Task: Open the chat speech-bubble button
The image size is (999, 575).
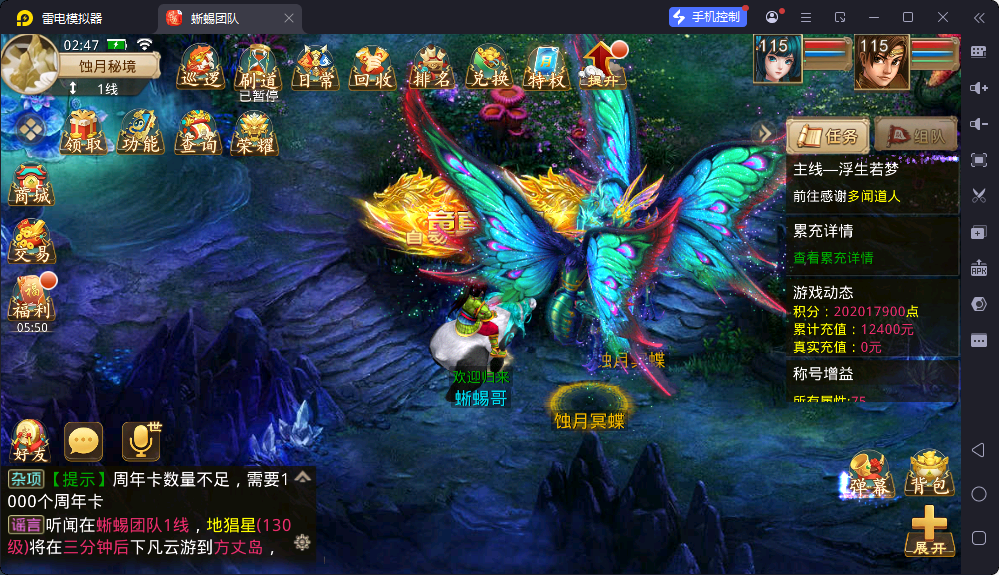Action: pyautogui.click(x=84, y=441)
